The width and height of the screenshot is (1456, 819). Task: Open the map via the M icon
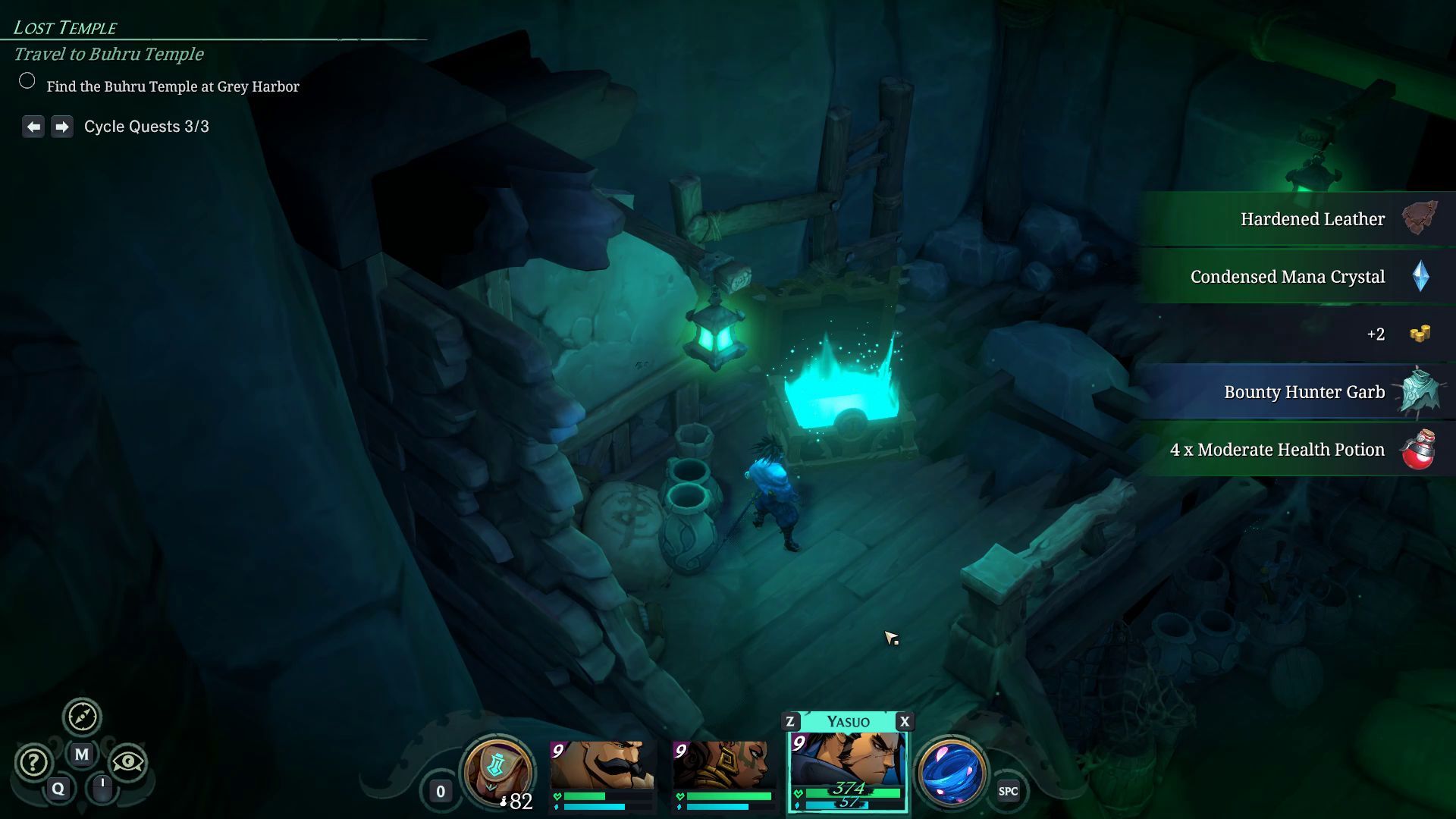tap(82, 755)
